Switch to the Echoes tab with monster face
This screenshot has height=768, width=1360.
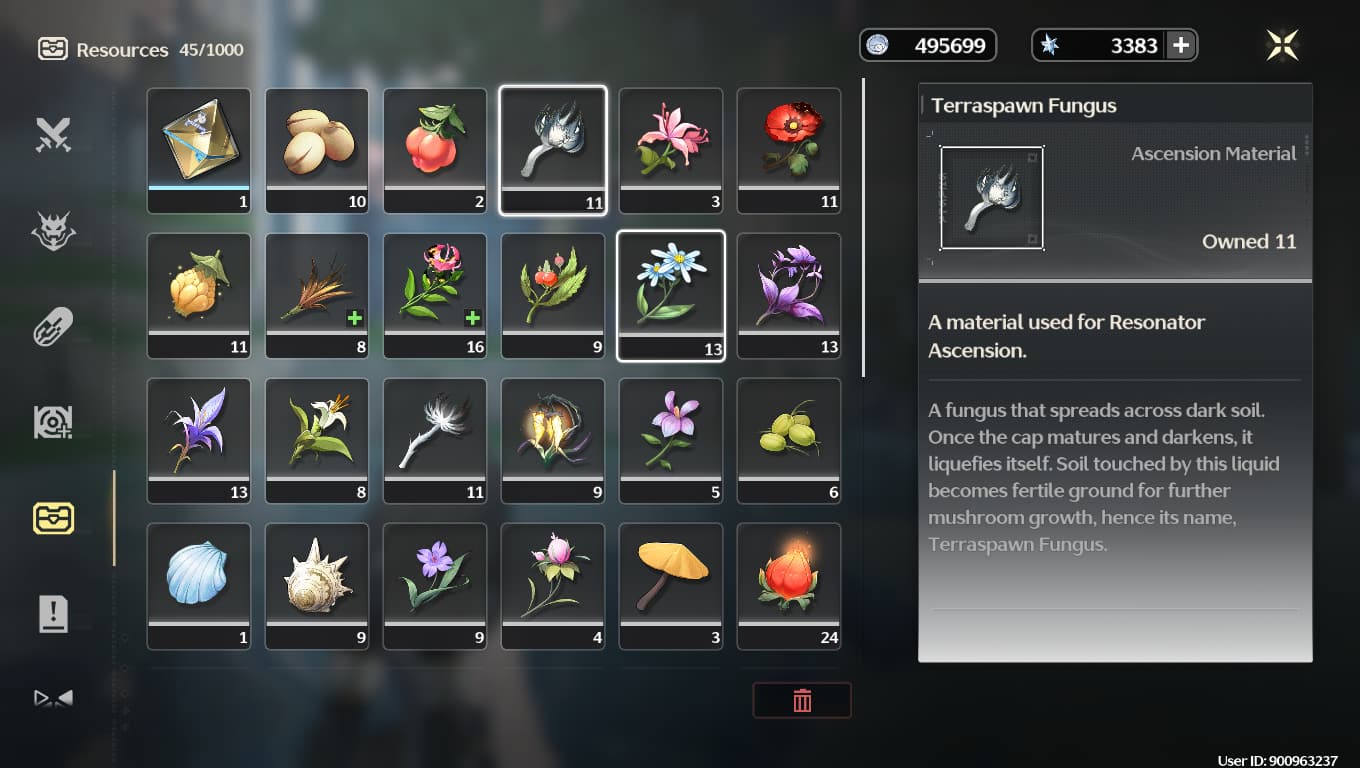pos(53,231)
